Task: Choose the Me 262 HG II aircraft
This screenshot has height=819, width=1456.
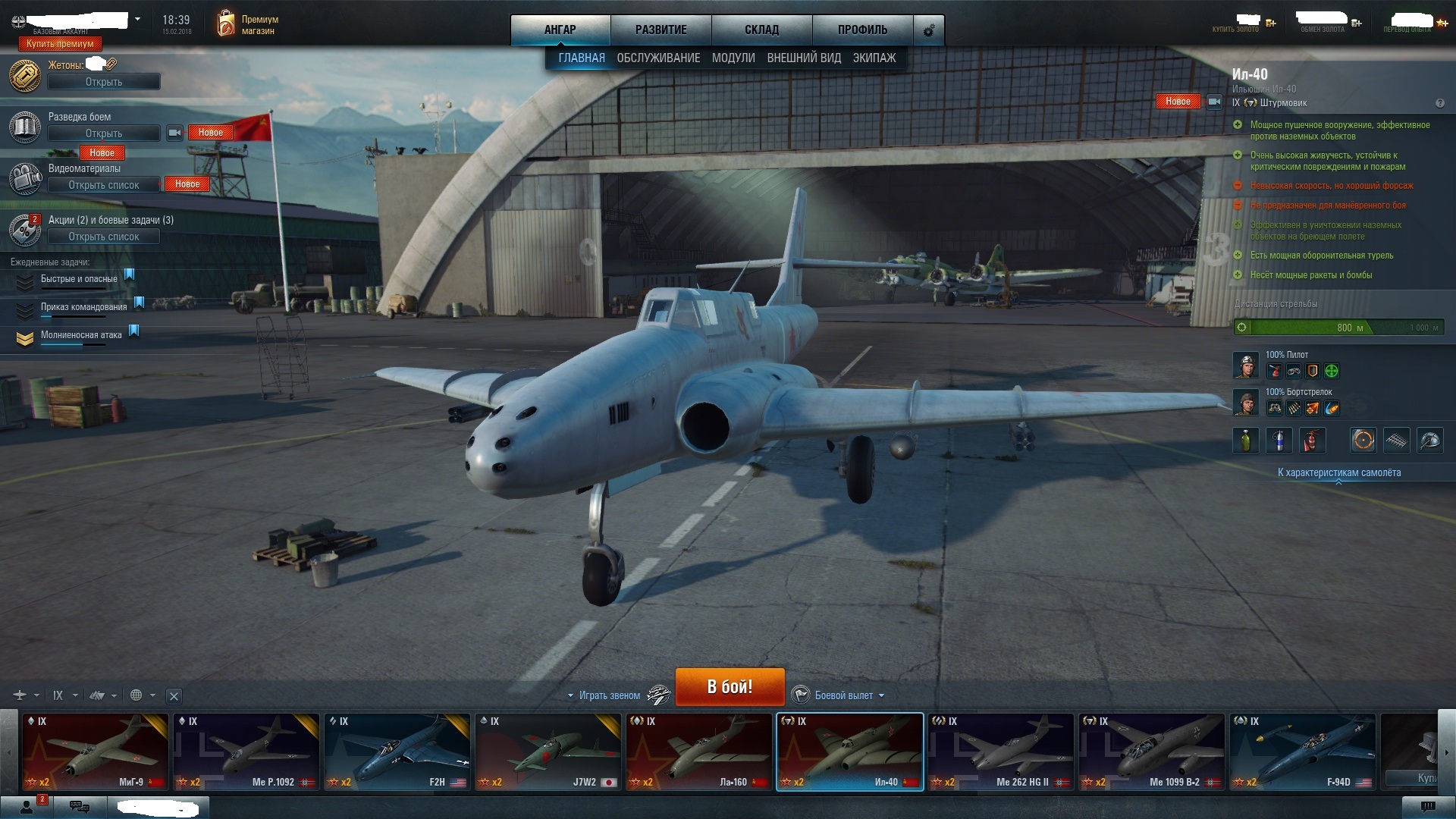Action: tap(1000, 752)
